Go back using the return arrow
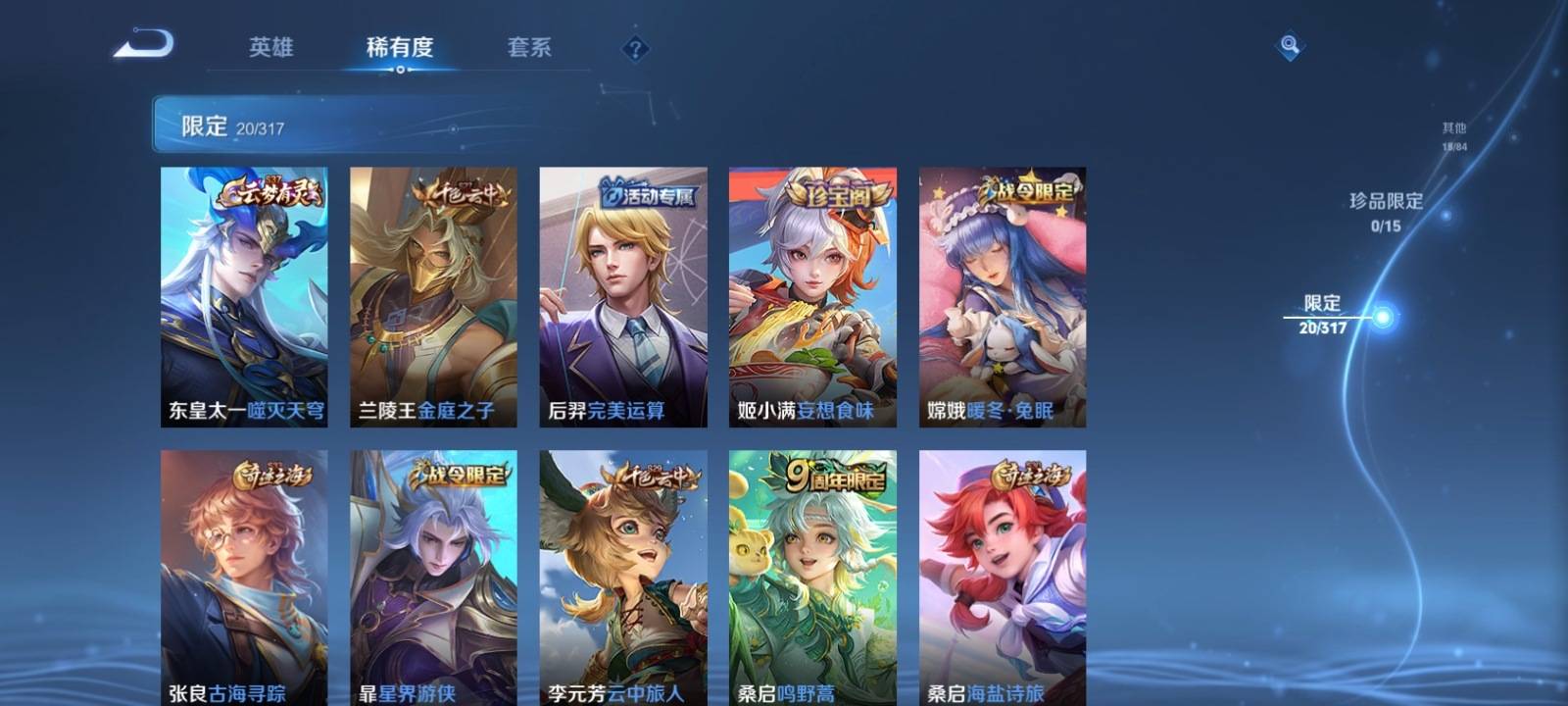 144,44
